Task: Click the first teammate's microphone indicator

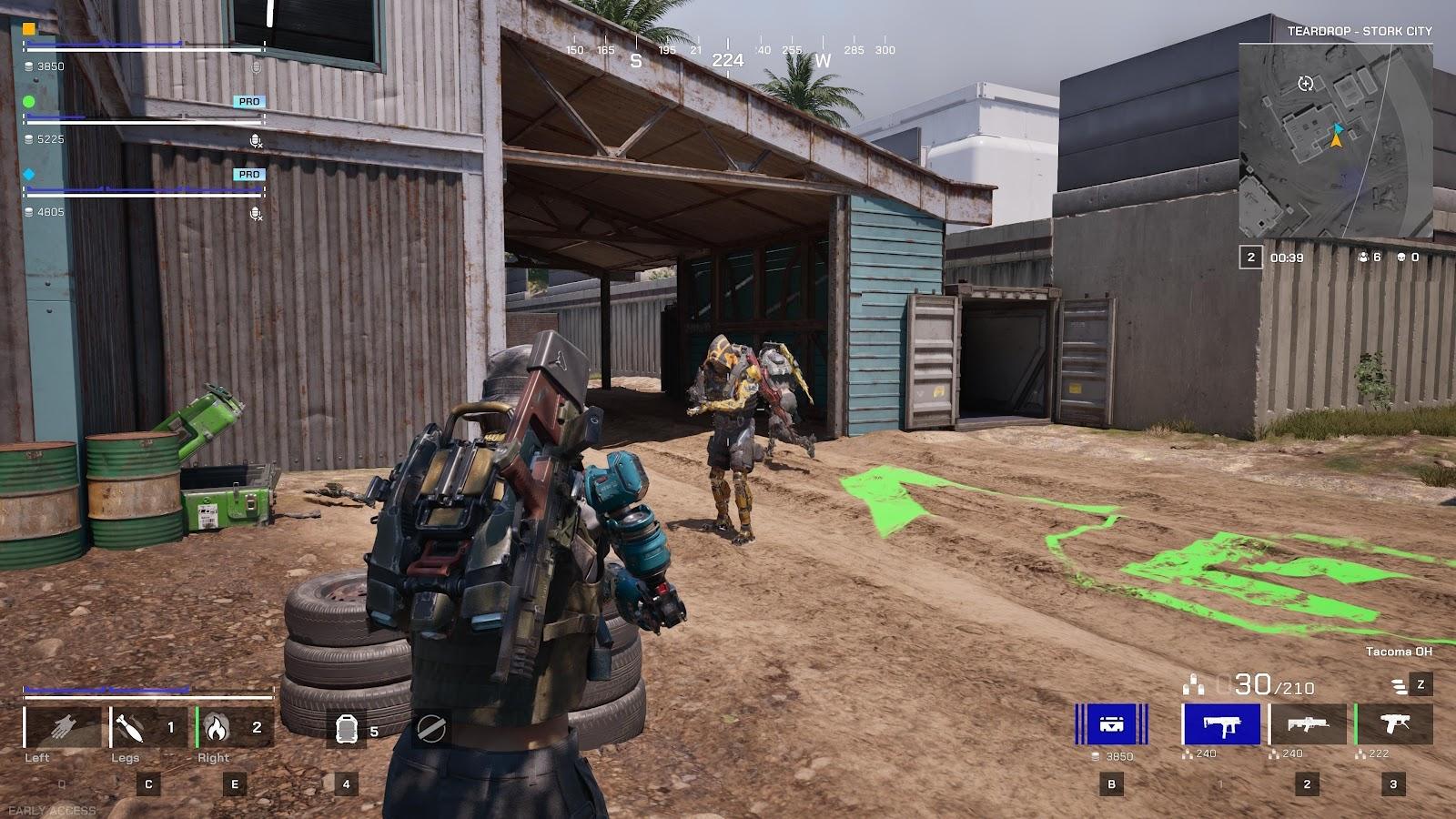Action: pos(256,66)
